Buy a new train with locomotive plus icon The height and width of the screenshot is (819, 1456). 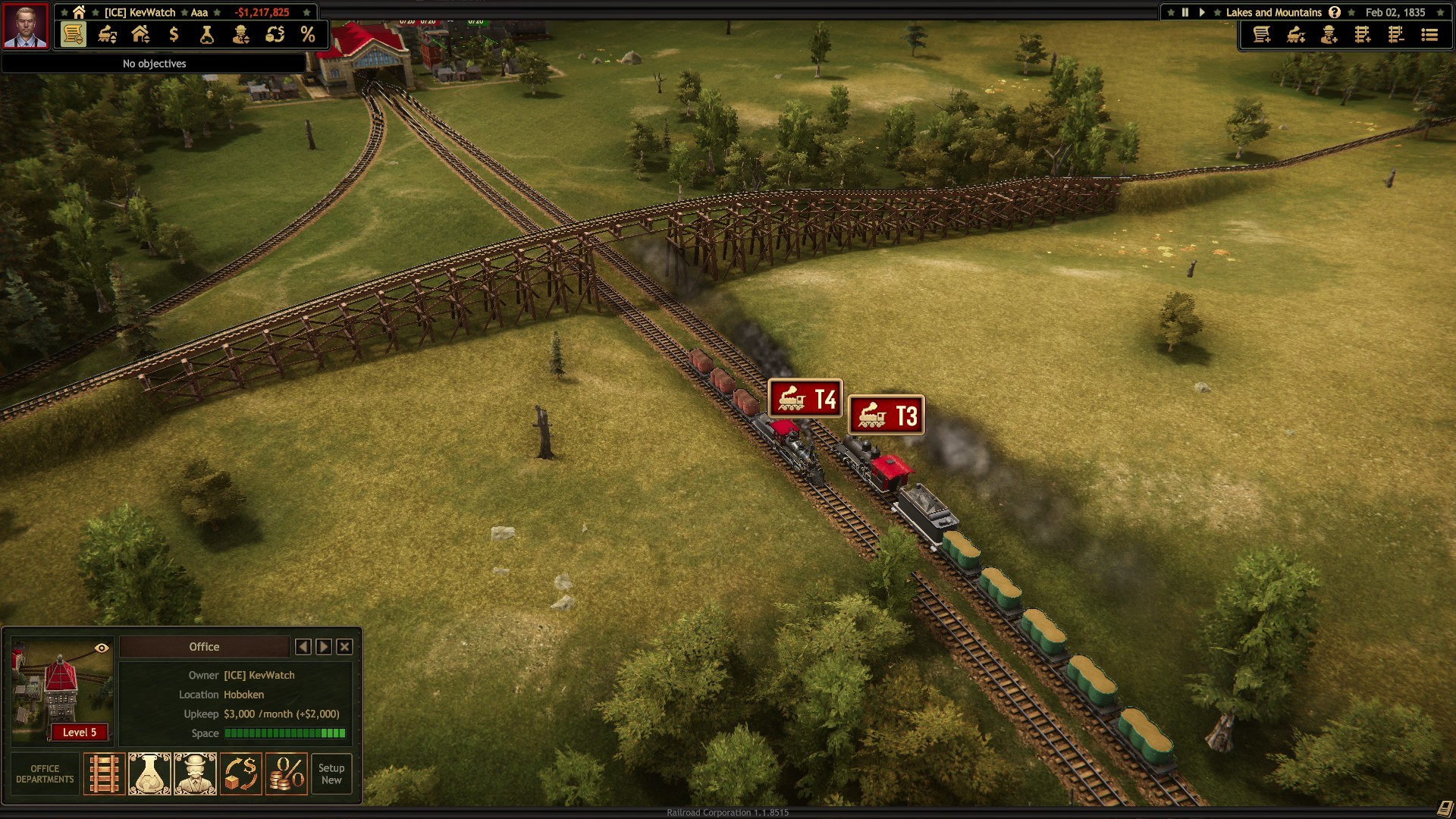tap(1296, 35)
